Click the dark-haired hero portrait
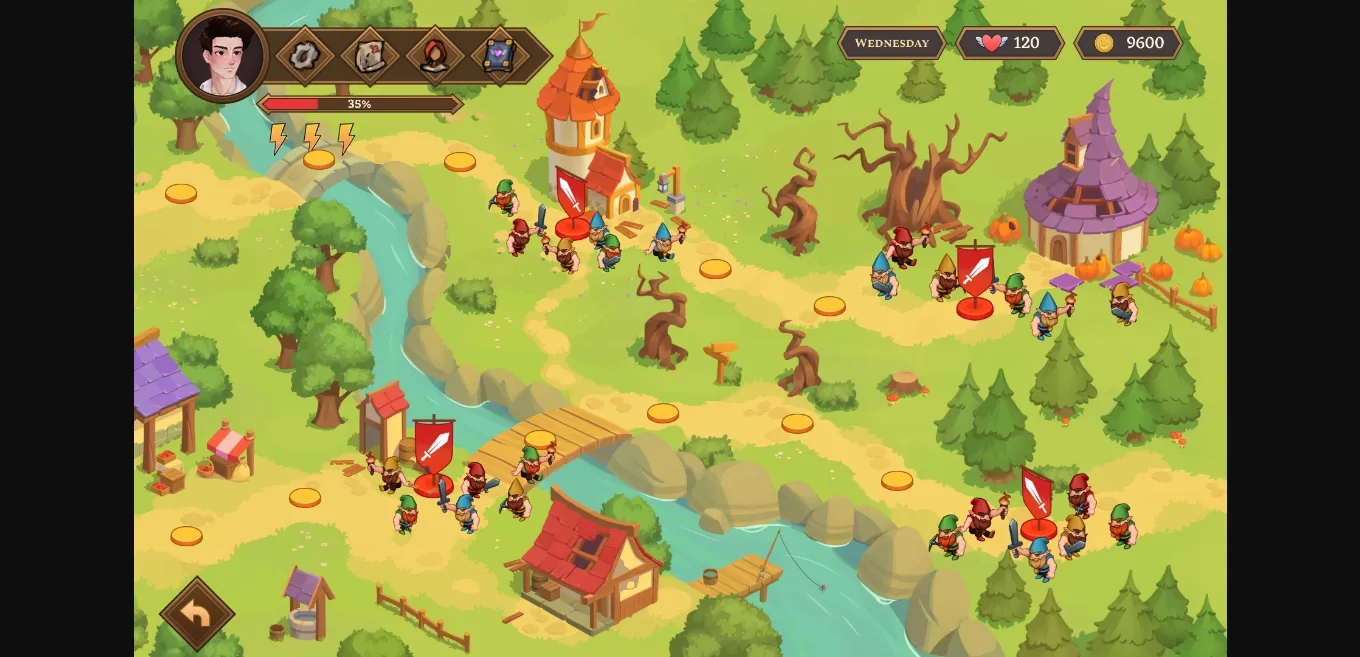The image size is (1360, 657). pos(222,56)
